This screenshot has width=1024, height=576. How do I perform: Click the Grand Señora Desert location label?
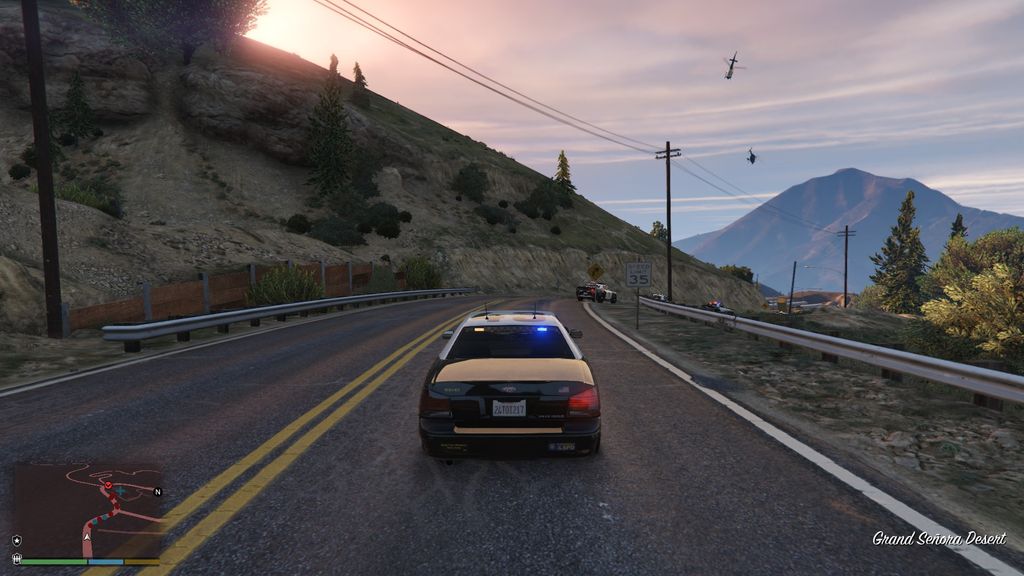pos(938,539)
